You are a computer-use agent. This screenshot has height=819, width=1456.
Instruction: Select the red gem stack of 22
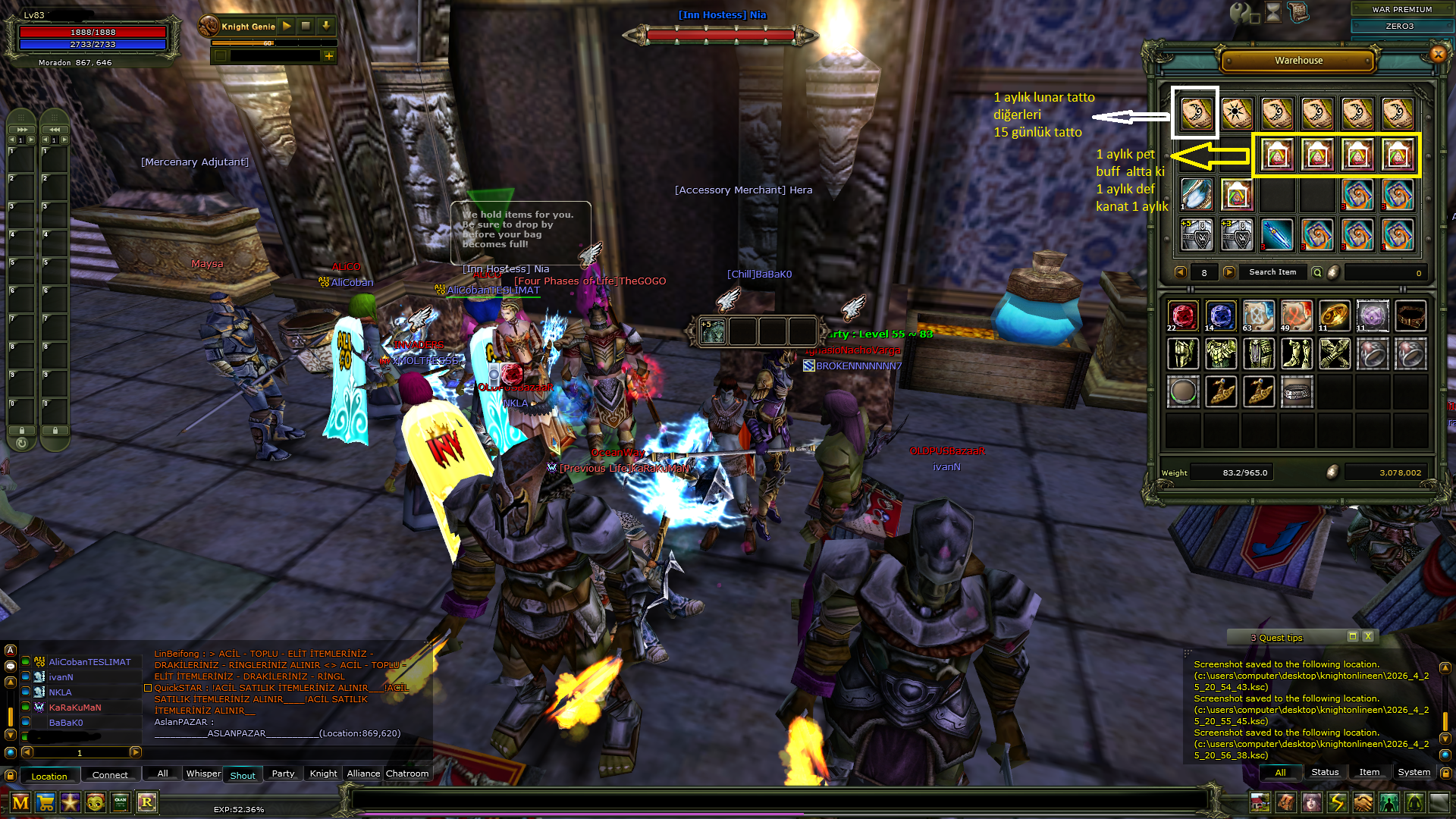pyautogui.click(x=1182, y=315)
